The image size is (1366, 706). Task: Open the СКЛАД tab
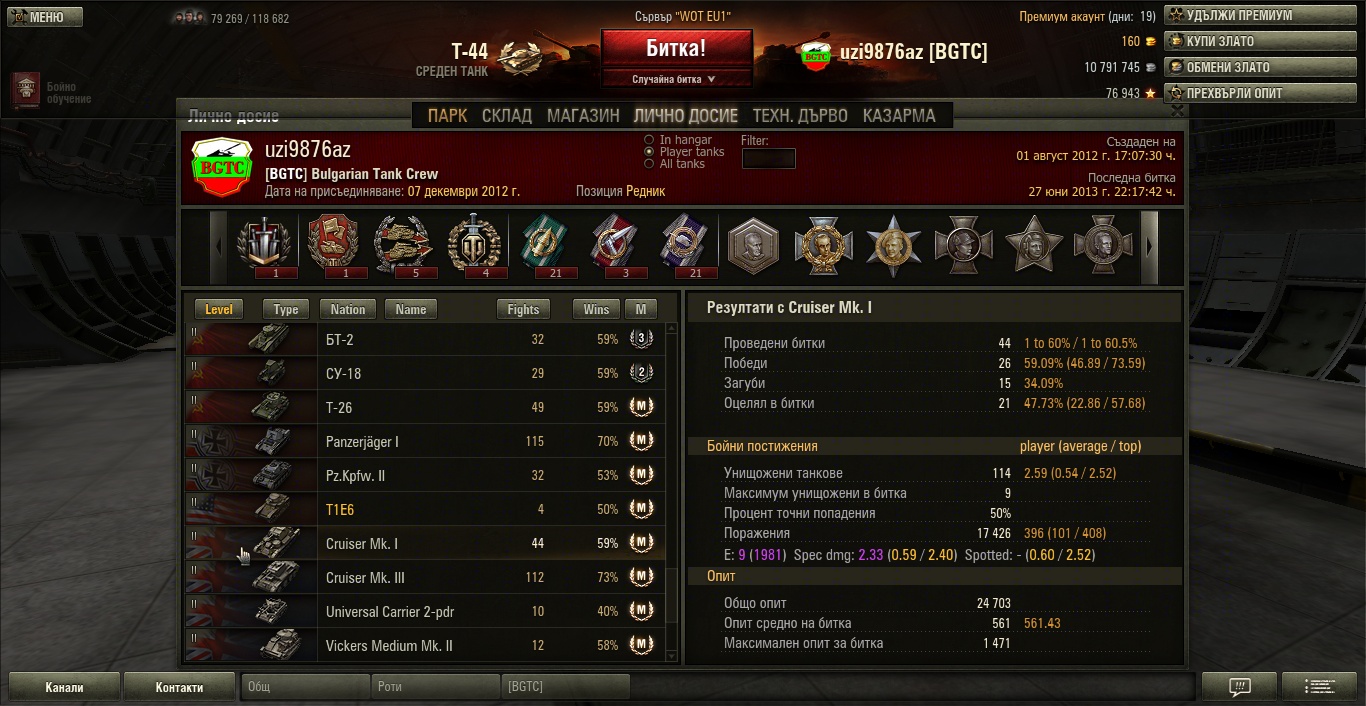507,116
